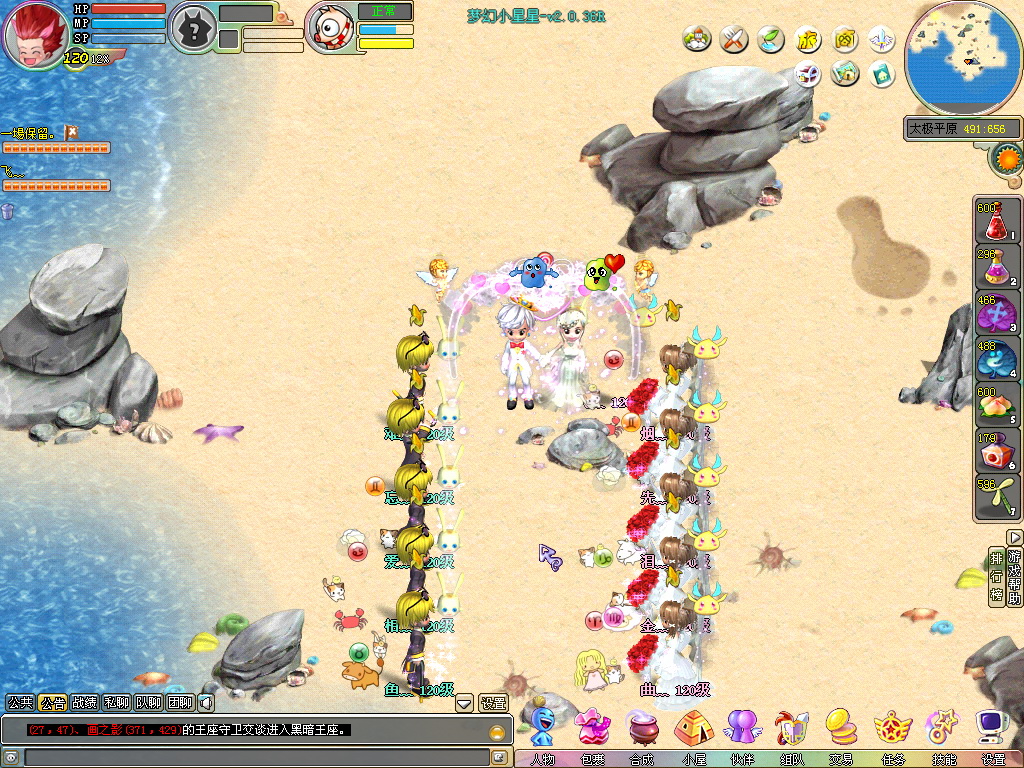Open the crossed fork and knife icon

[x=735, y=39]
